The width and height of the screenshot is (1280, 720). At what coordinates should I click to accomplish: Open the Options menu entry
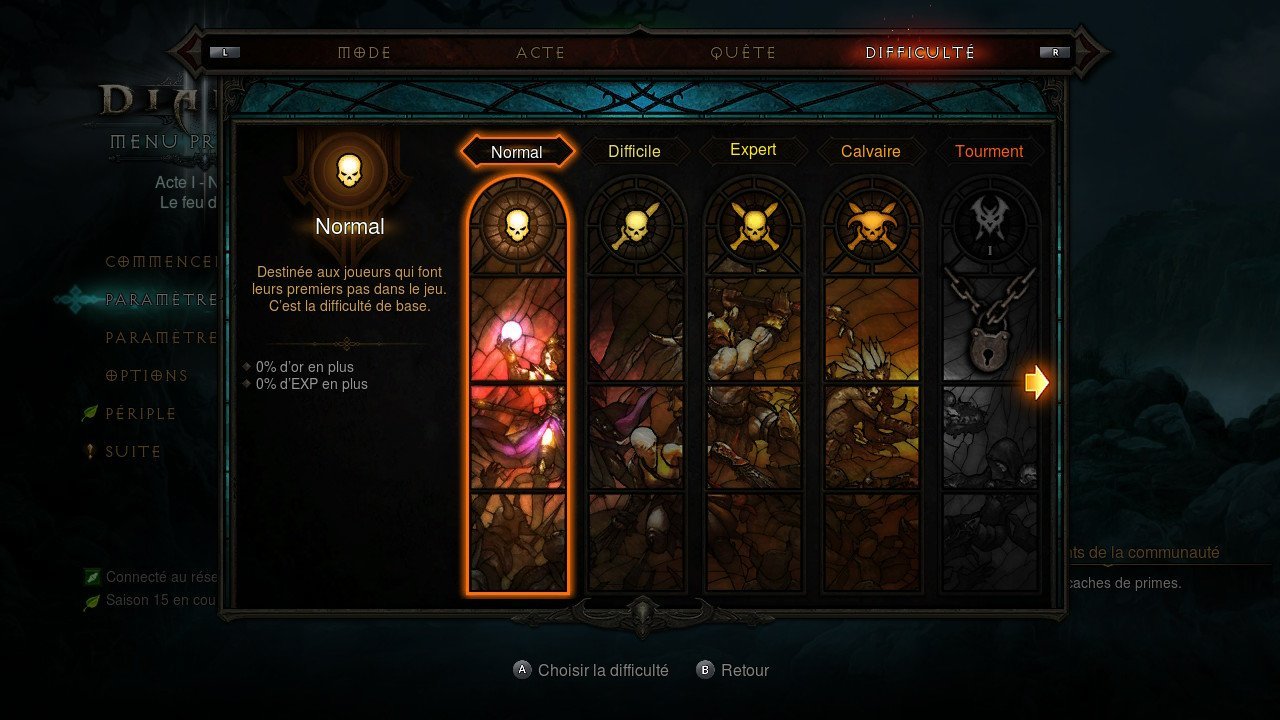pos(147,375)
